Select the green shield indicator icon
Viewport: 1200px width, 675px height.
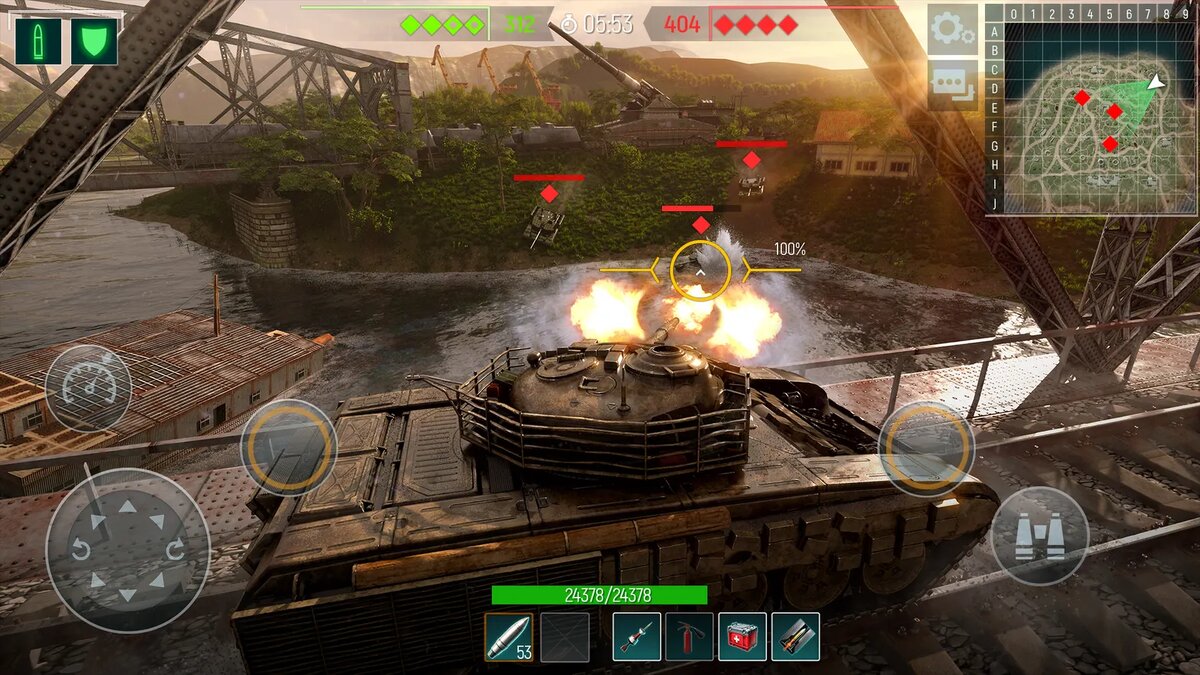click(94, 42)
